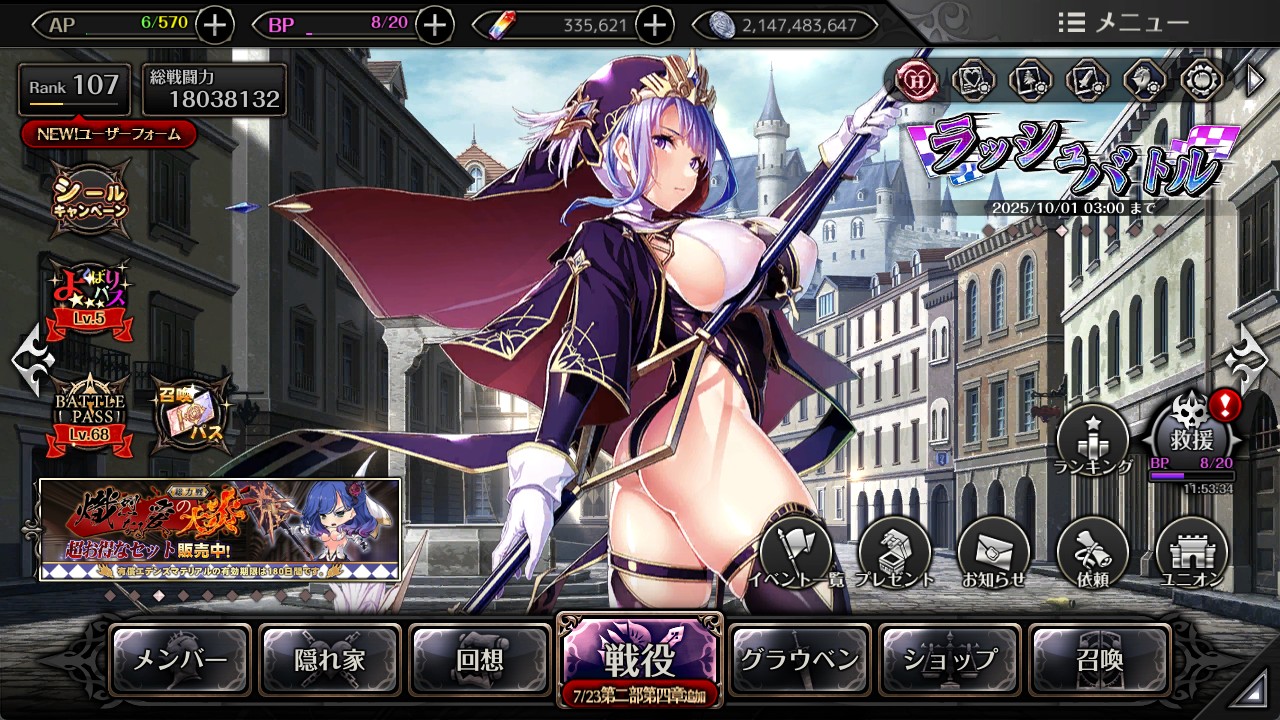Image resolution: width=1280 pixels, height=720 pixels.
Task: Visit the ショップ (Shop)
Action: pos(949,659)
